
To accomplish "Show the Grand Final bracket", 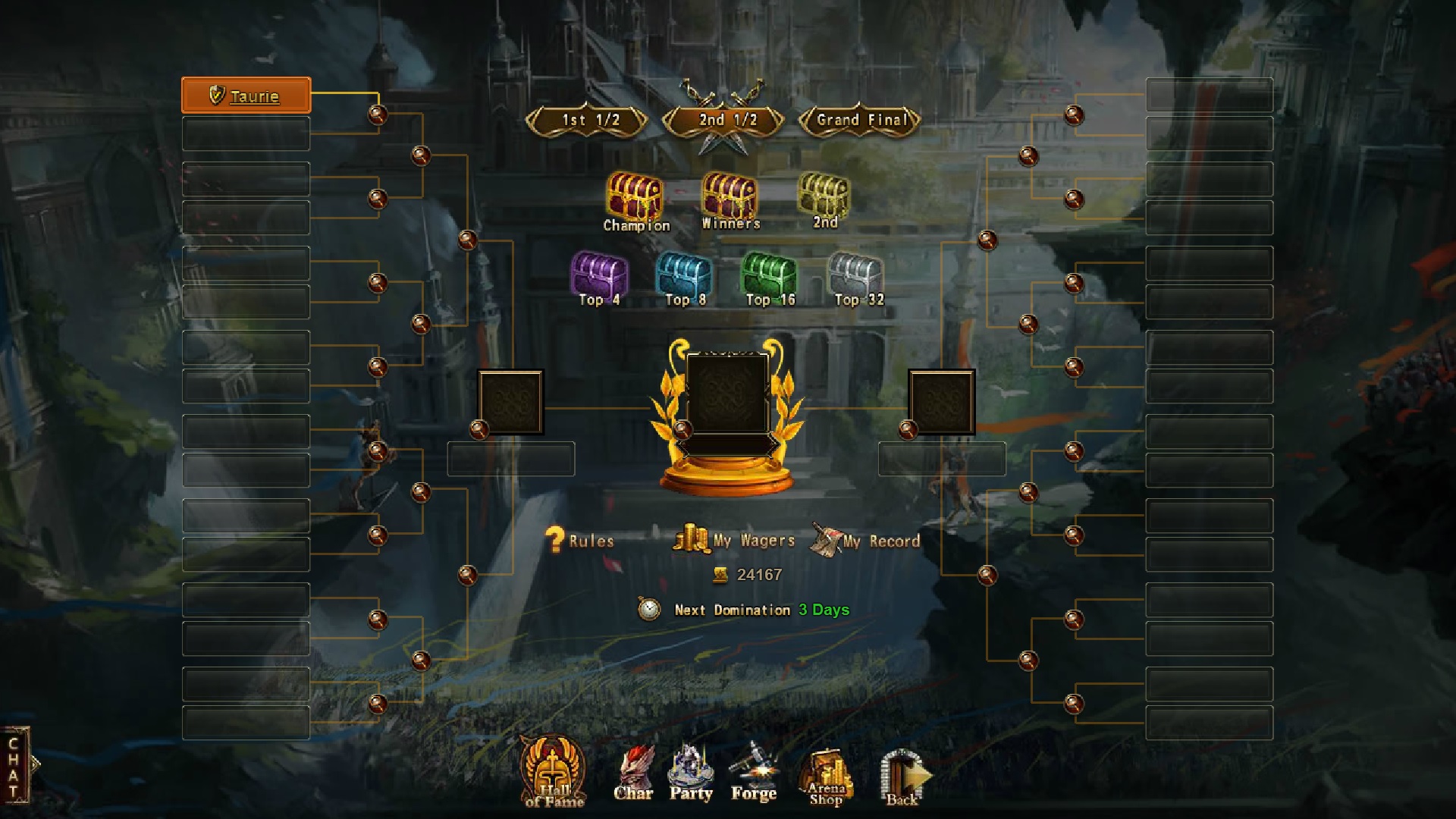I will (x=861, y=120).
